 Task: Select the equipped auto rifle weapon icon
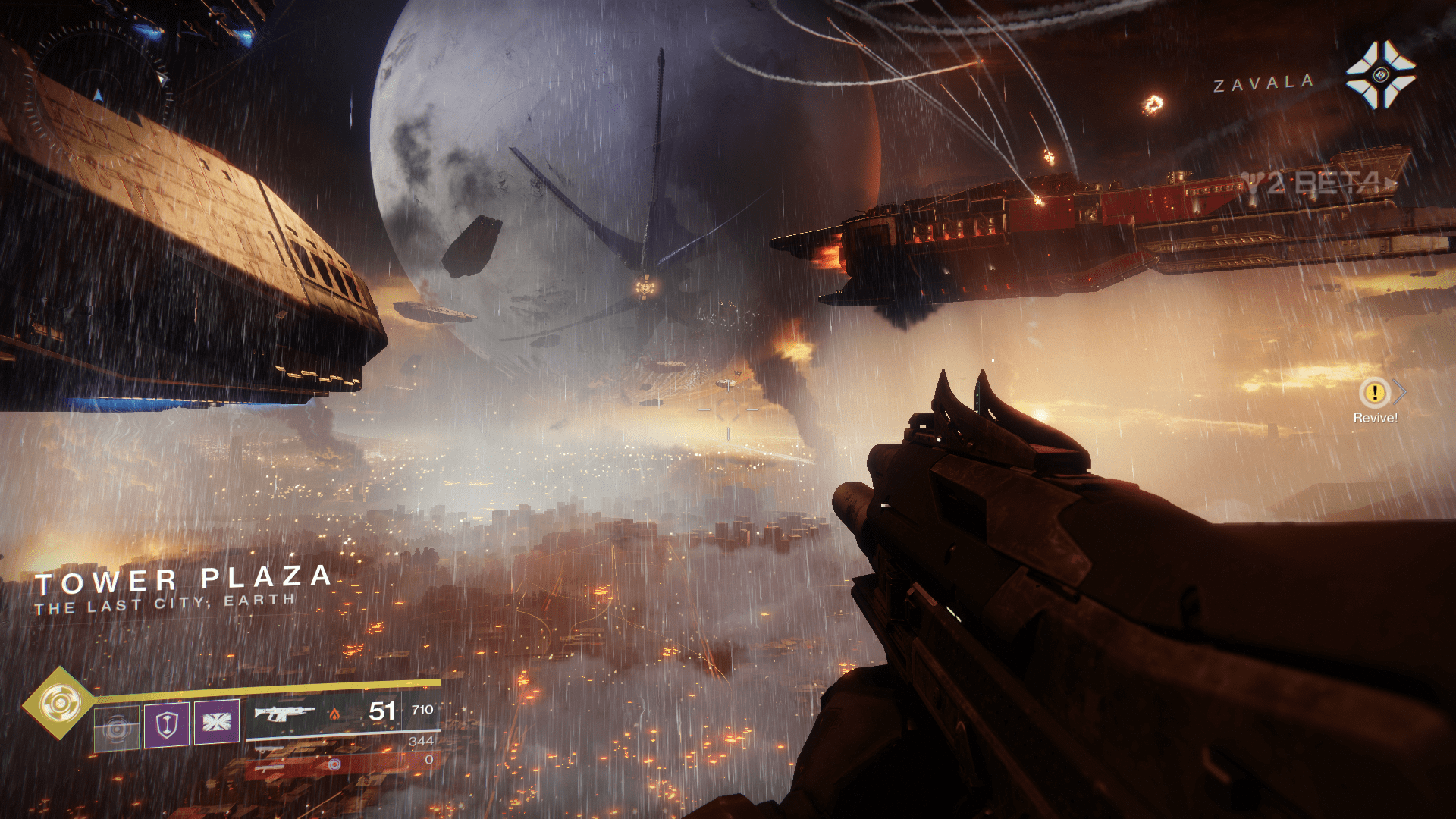284,713
